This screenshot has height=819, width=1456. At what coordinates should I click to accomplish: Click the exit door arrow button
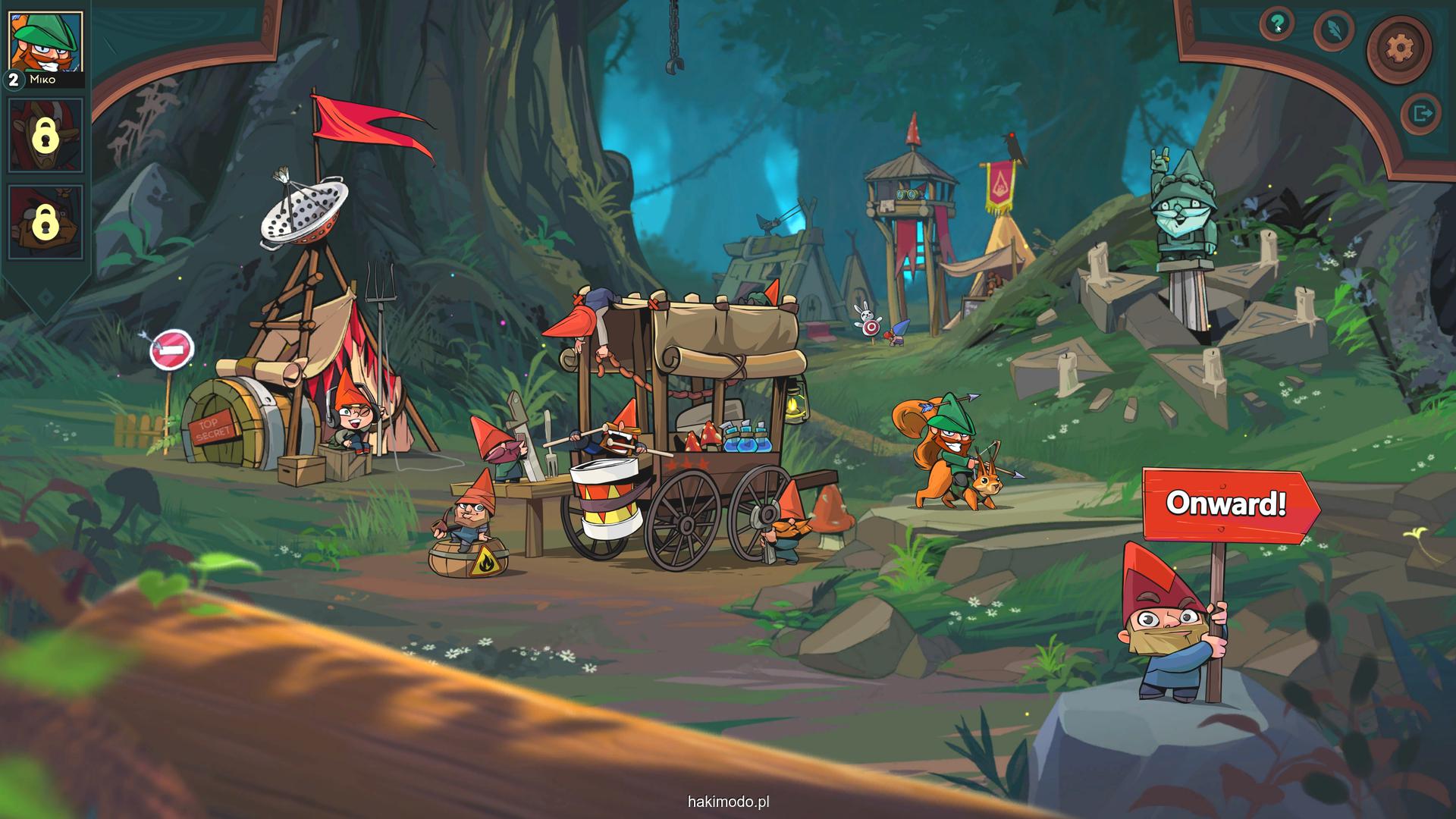coord(1420,115)
